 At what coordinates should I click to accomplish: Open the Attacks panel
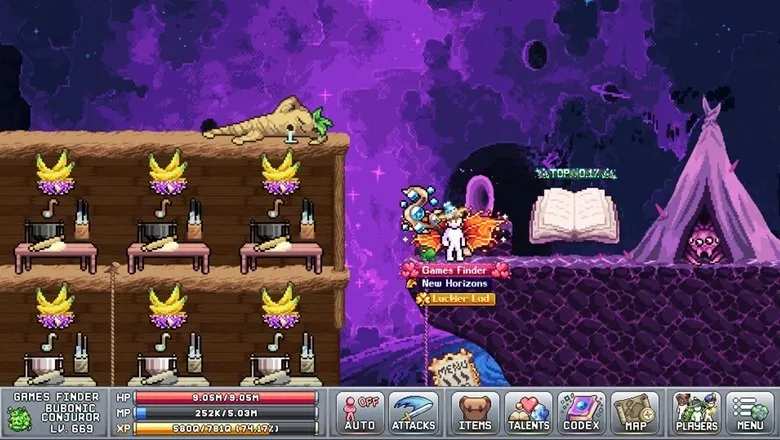click(413, 412)
